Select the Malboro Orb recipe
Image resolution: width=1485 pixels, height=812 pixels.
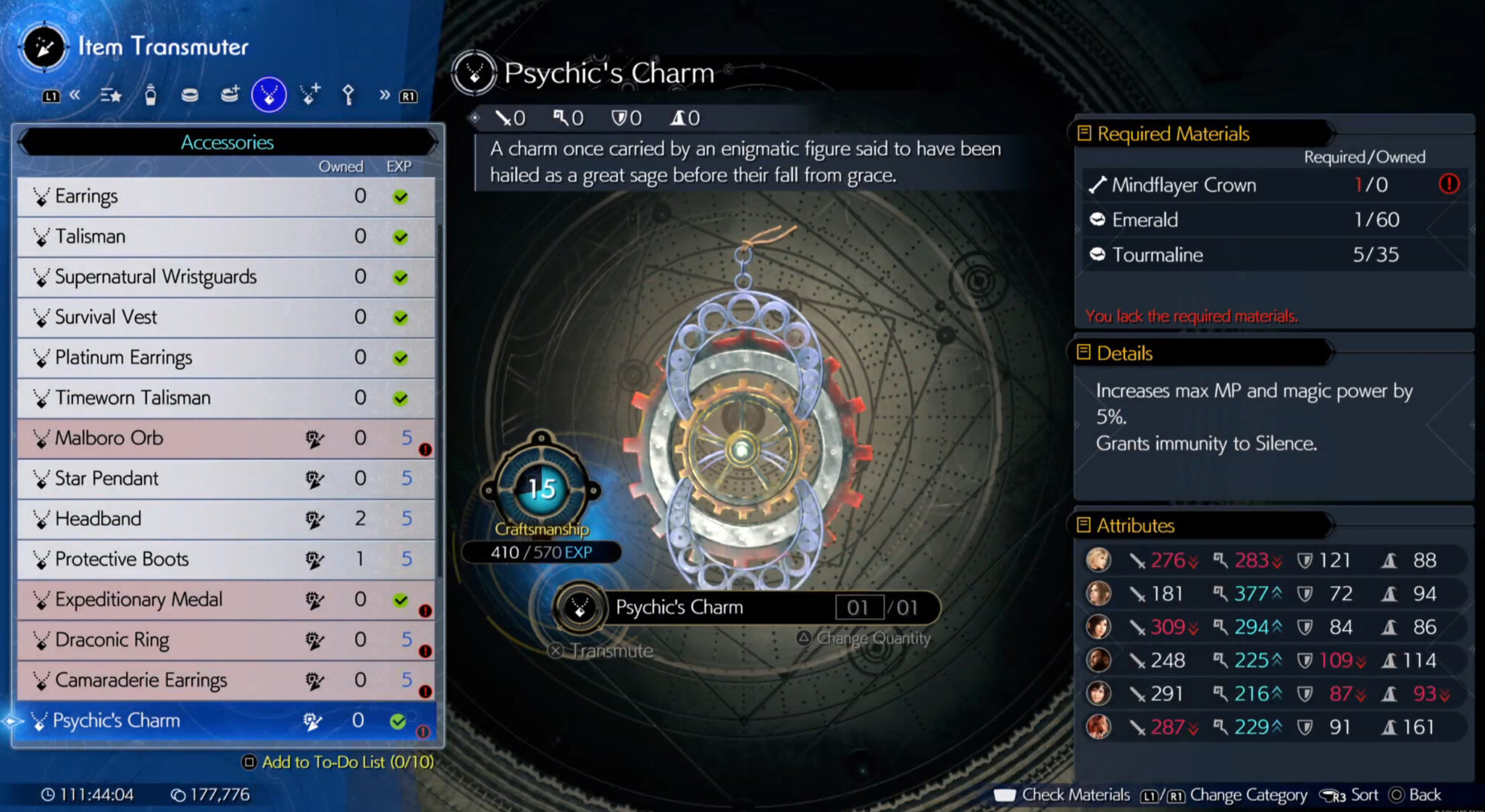pyautogui.click(x=226, y=438)
